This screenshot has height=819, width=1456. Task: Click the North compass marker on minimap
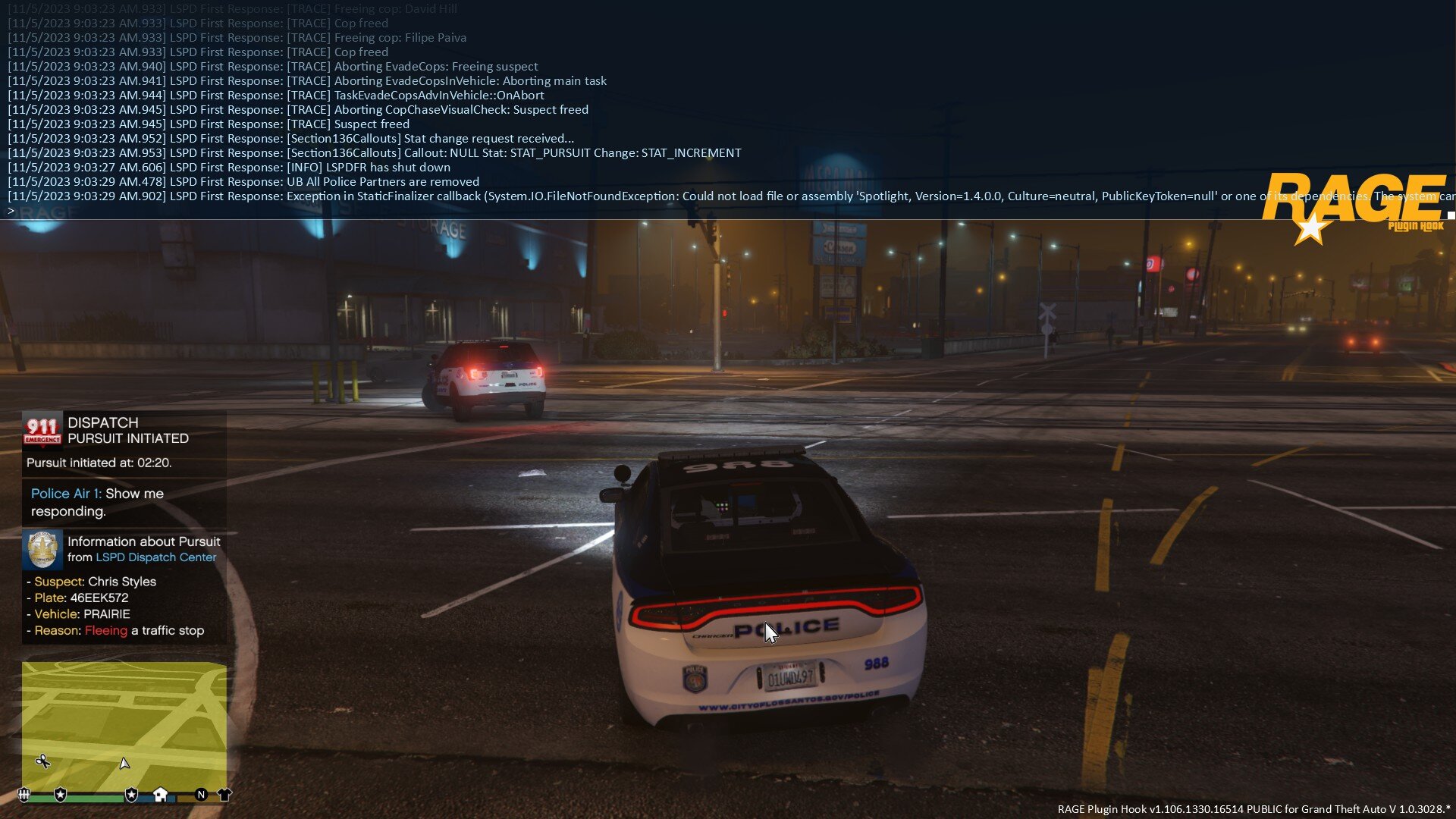point(201,794)
